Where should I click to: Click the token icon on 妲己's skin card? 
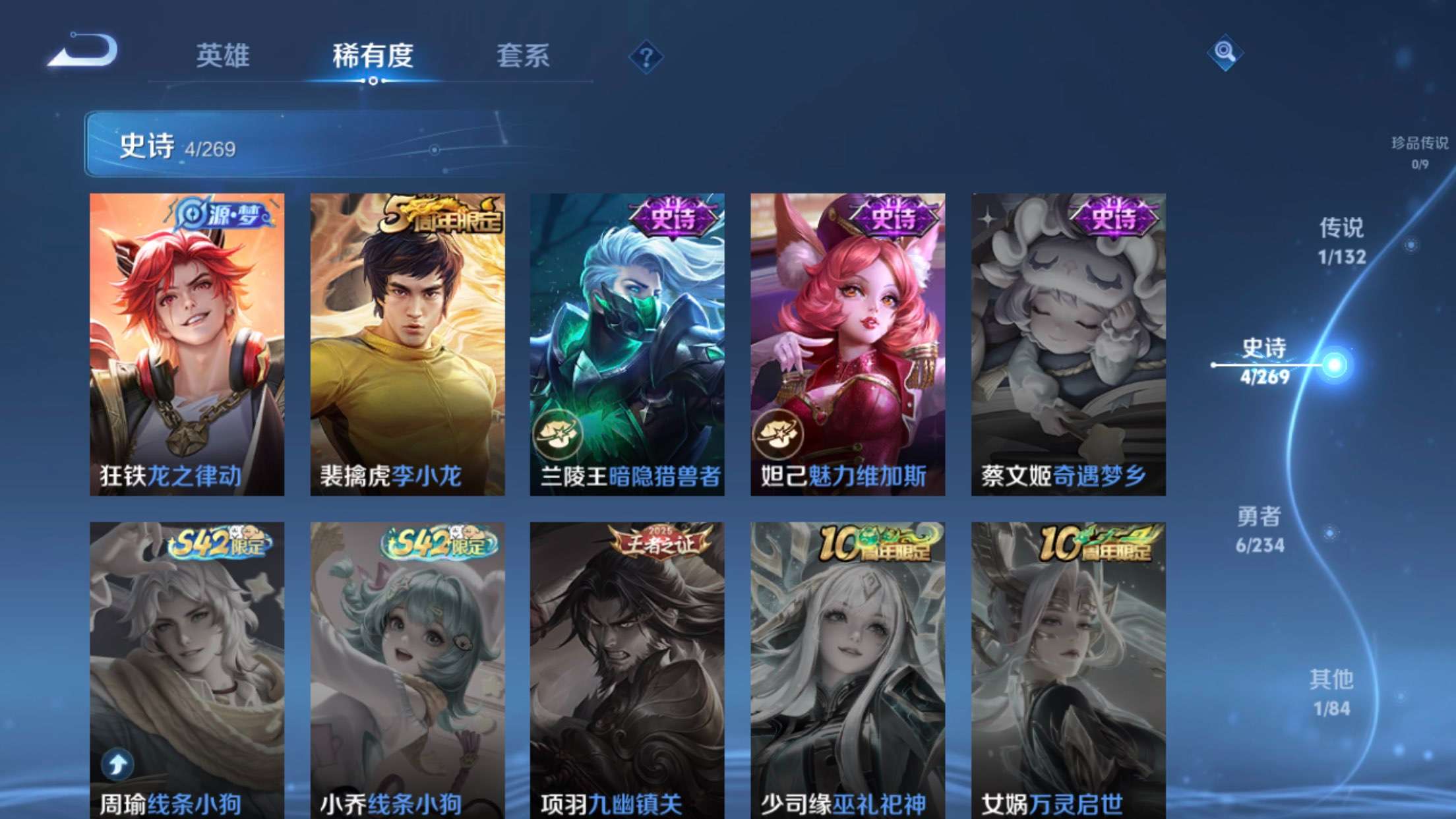(x=777, y=432)
